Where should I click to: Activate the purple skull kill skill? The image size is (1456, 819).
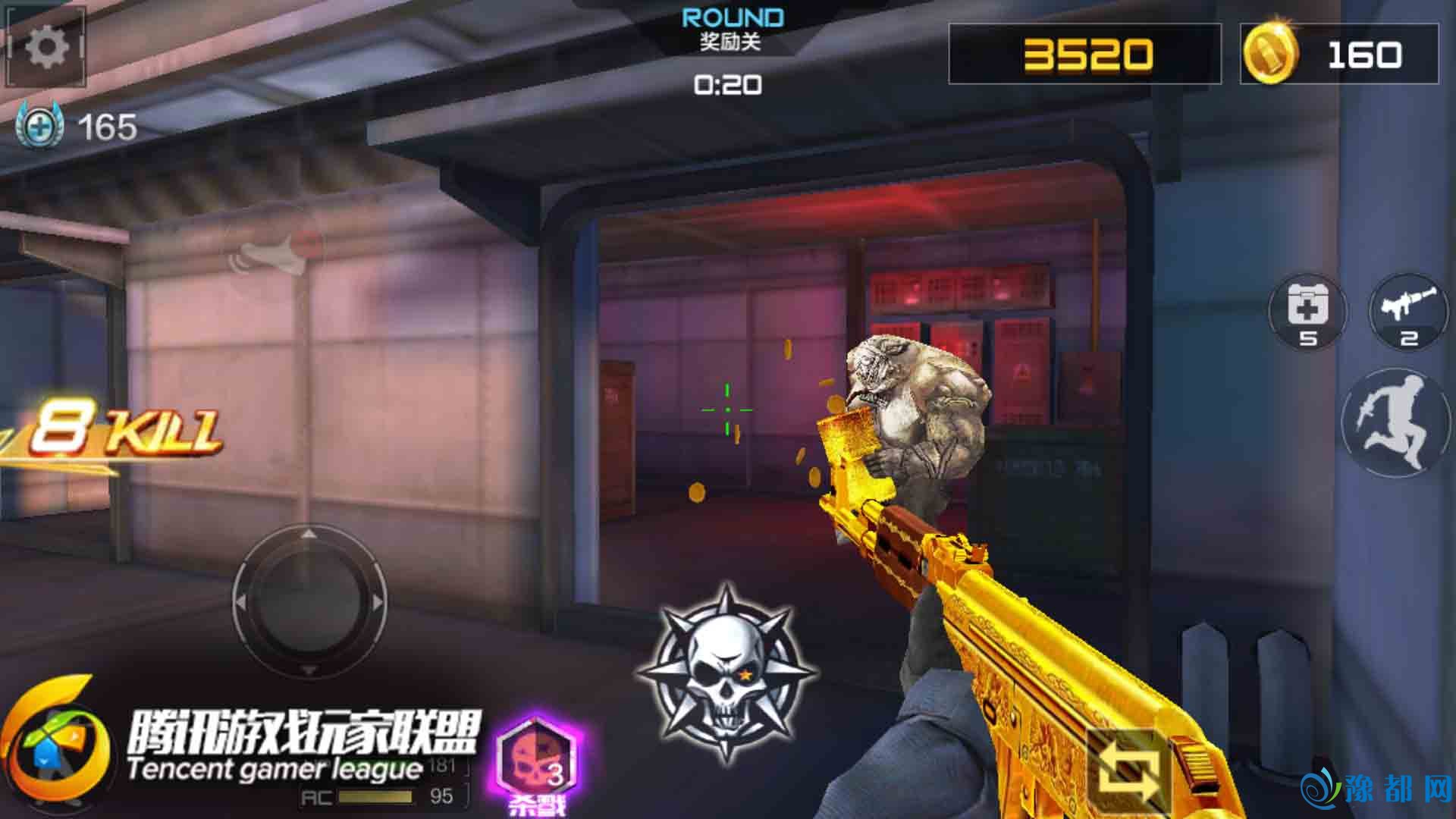[x=538, y=762]
